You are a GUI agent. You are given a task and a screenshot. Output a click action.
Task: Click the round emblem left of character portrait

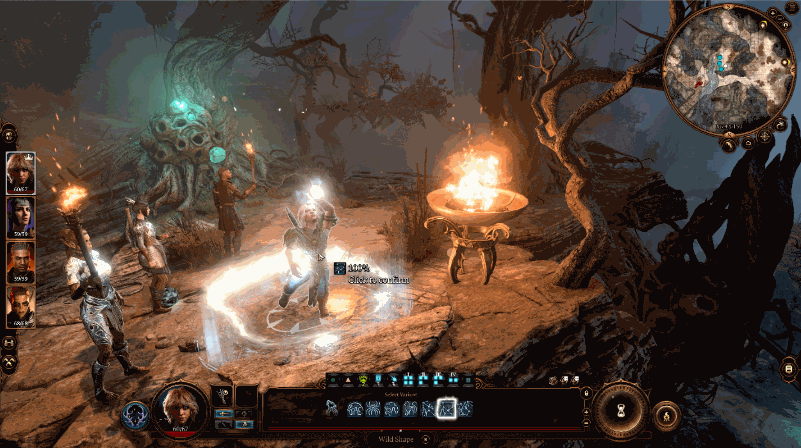tap(135, 415)
